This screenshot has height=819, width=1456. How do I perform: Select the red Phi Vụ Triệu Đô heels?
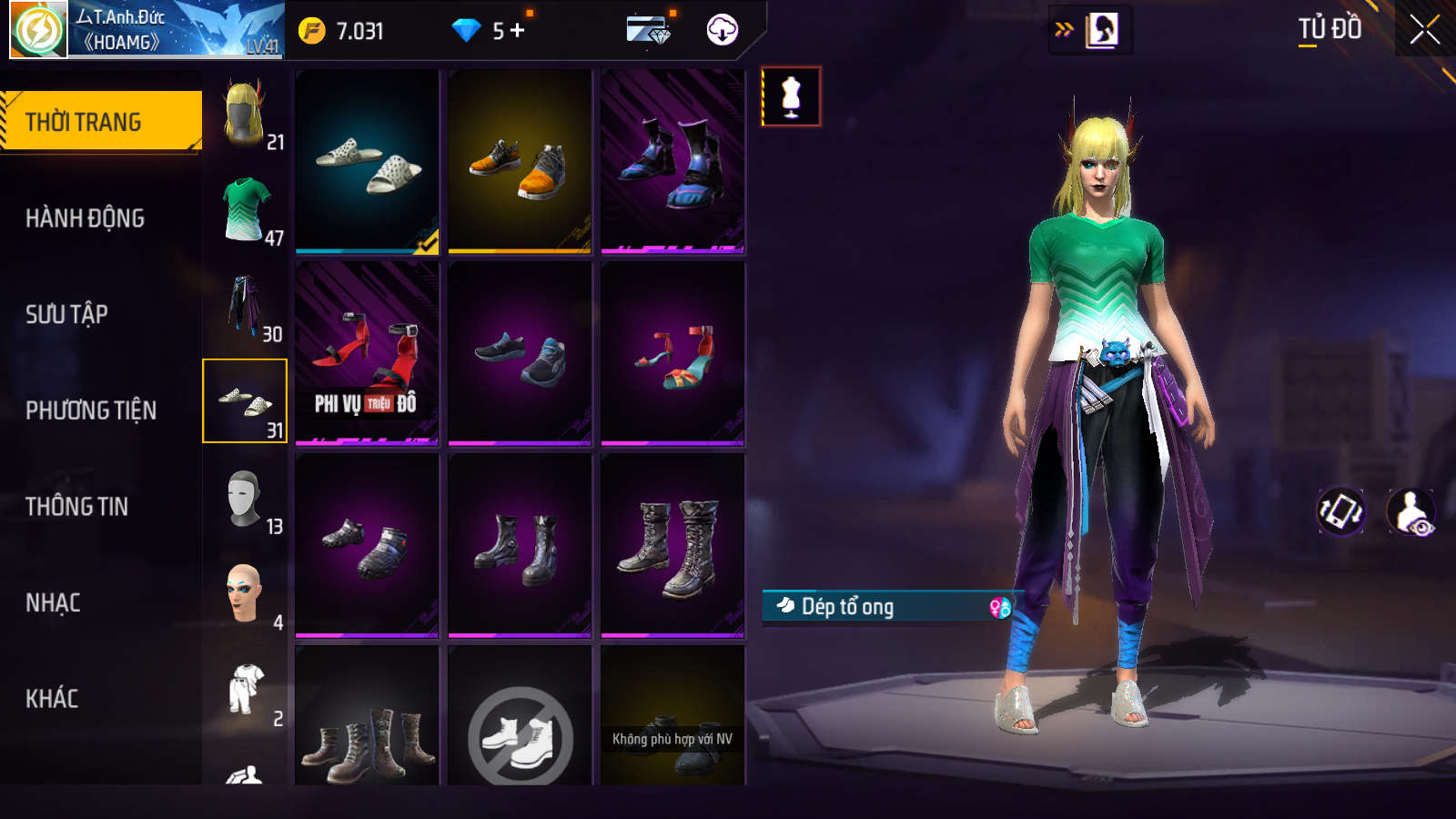click(367, 353)
